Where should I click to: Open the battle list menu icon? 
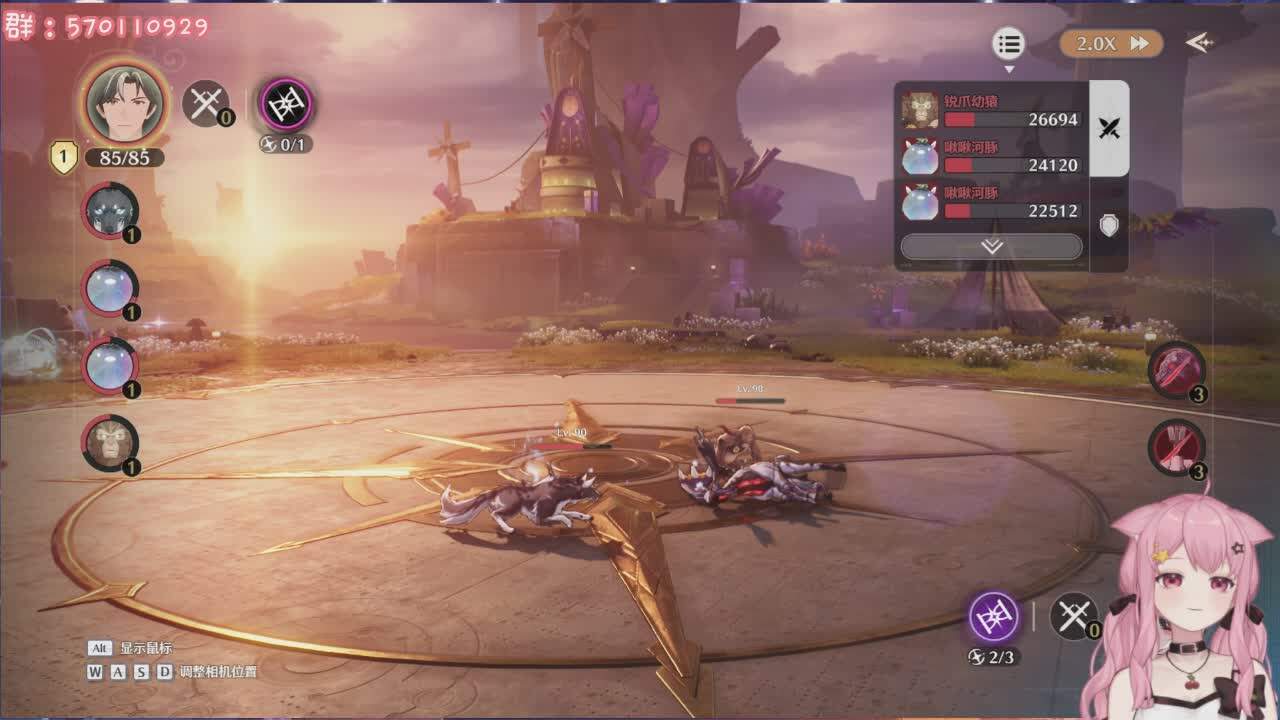pyautogui.click(x=1009, y=44)
